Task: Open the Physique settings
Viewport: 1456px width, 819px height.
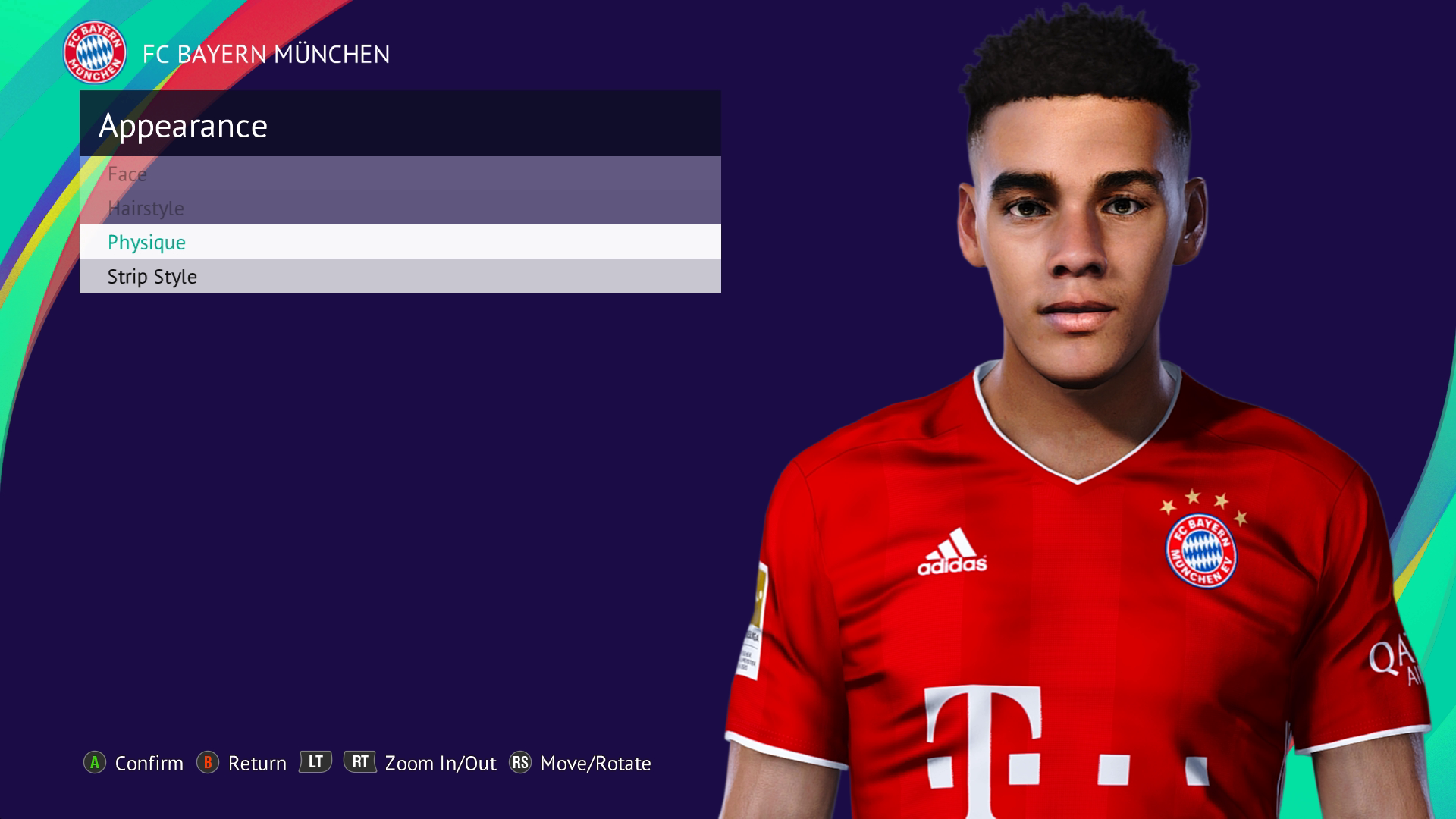Action: tap(146, 243)
